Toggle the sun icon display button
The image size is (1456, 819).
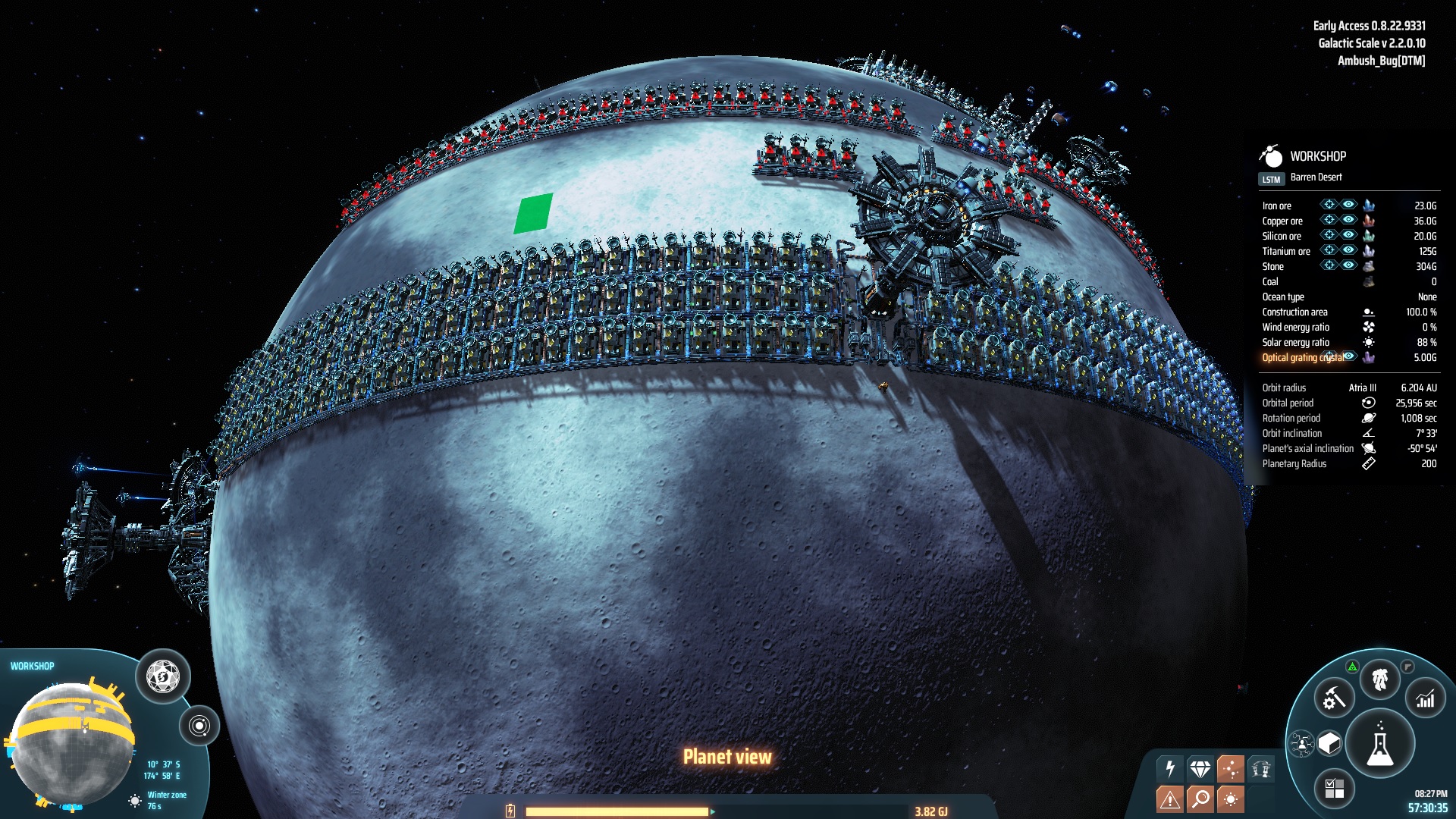tap(1230, 799)
